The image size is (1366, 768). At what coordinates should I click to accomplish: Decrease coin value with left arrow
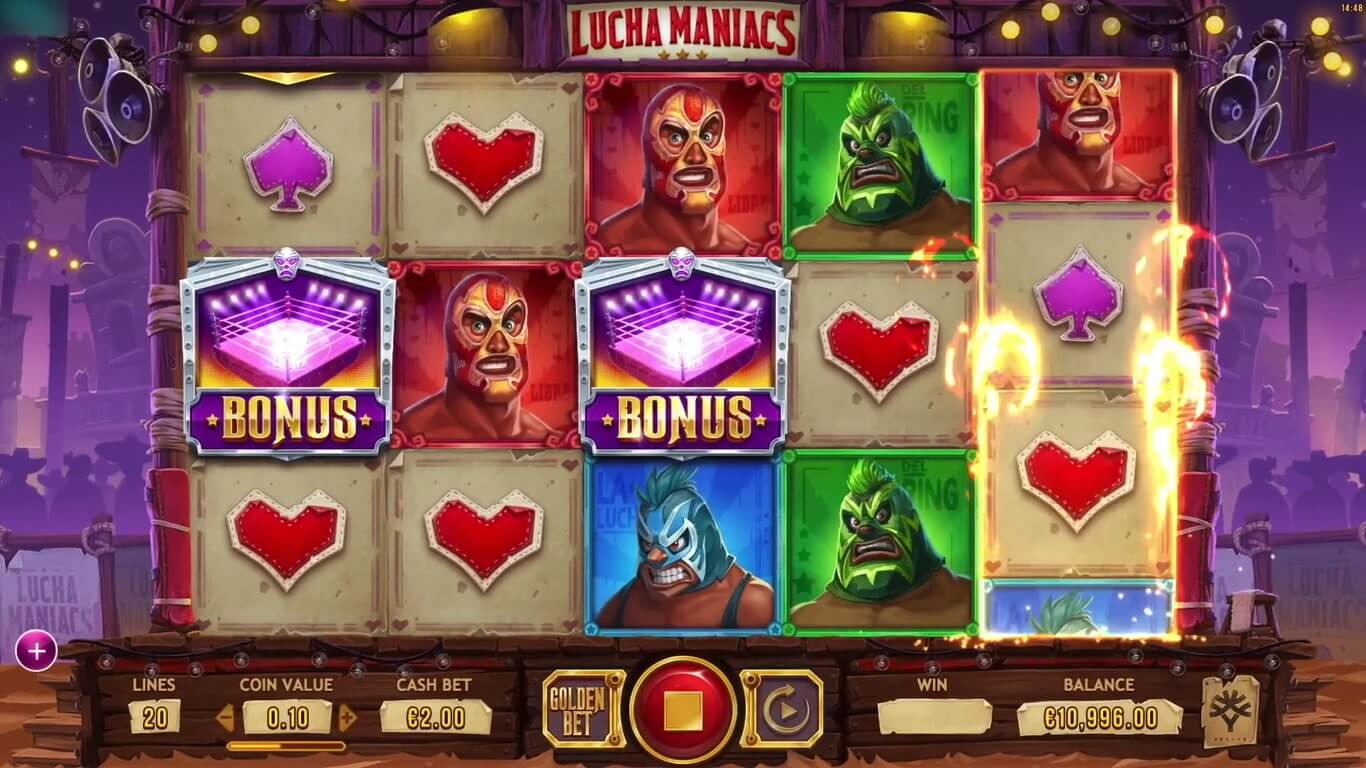(226, 717)
